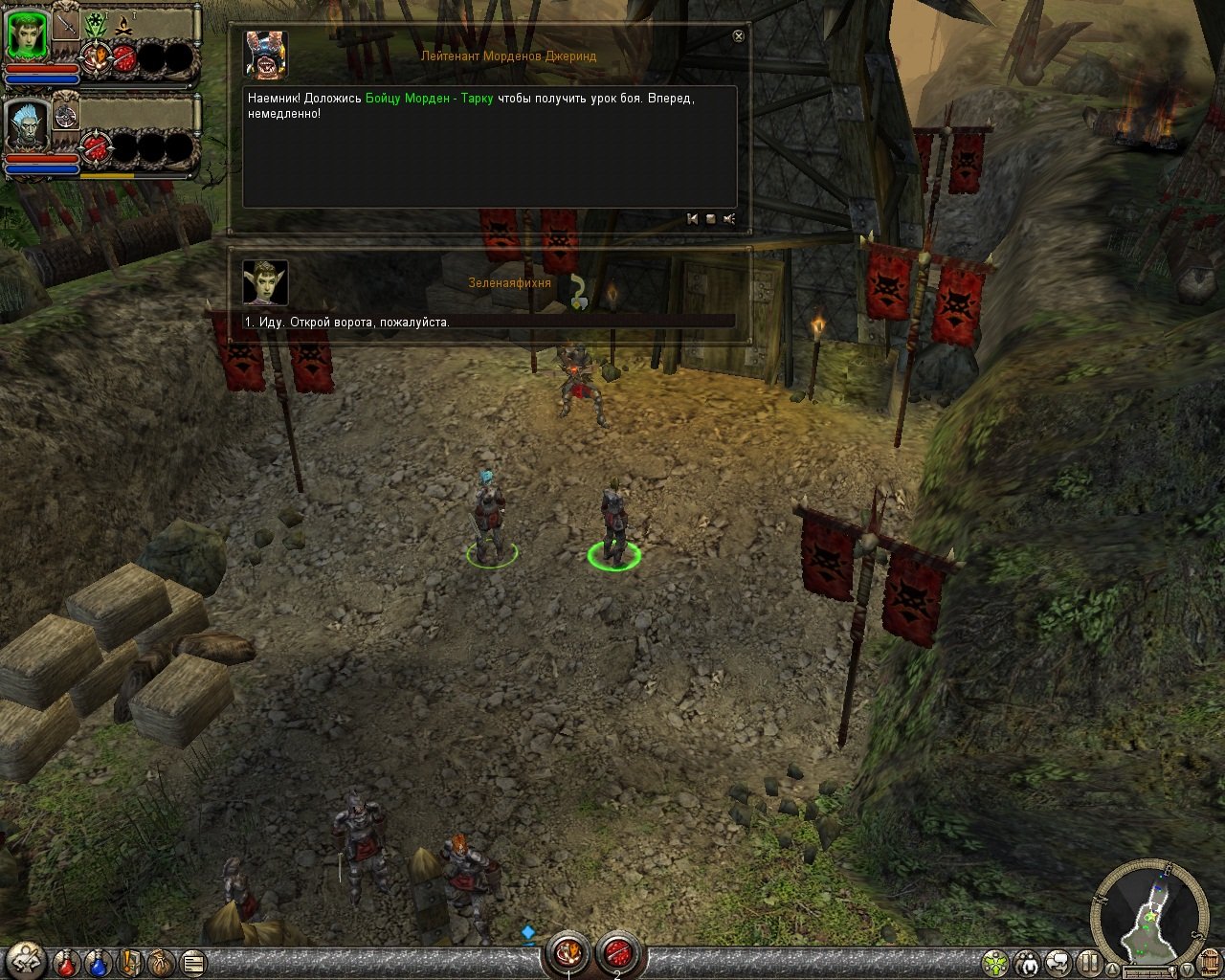Use a red health potion
The width and height of the screenshot is (1225, 980).
(65, 964)
